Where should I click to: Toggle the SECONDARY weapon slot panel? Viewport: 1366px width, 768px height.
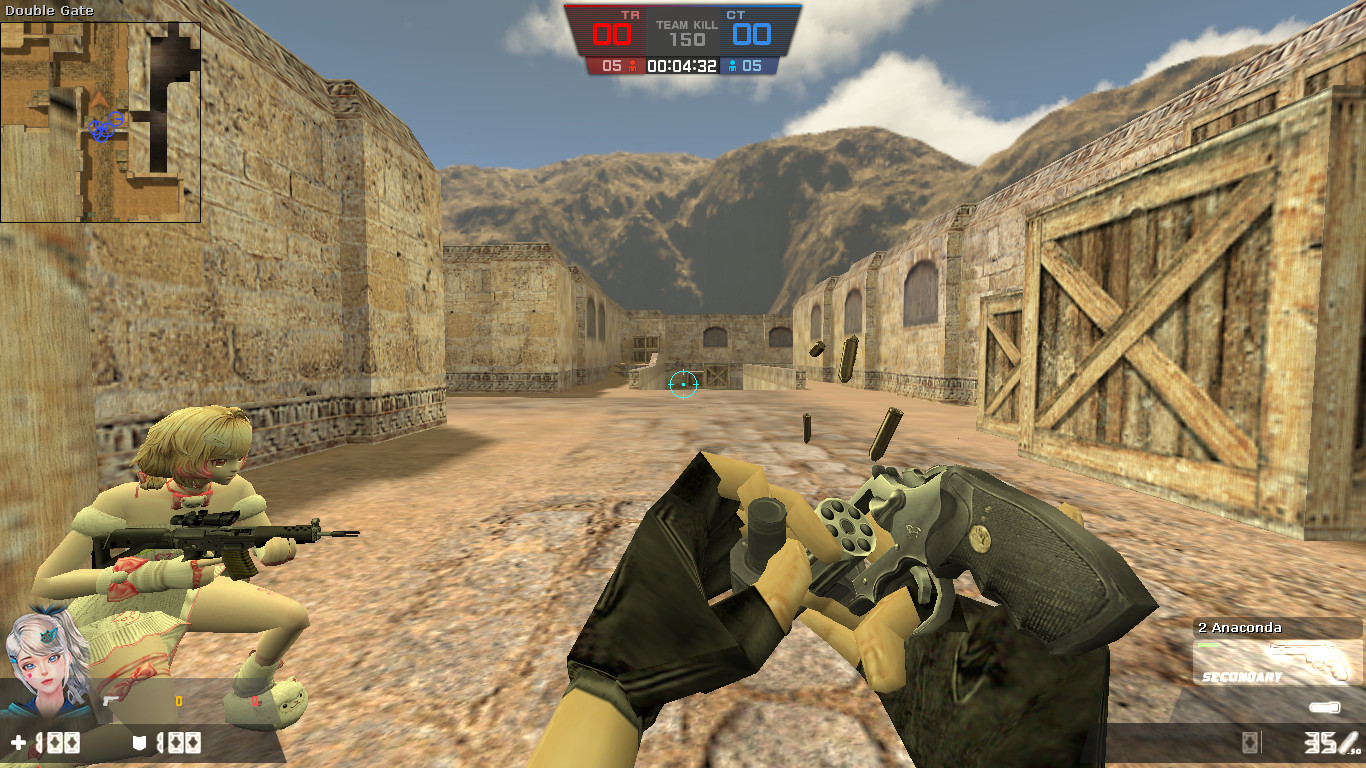(1242, 677)
